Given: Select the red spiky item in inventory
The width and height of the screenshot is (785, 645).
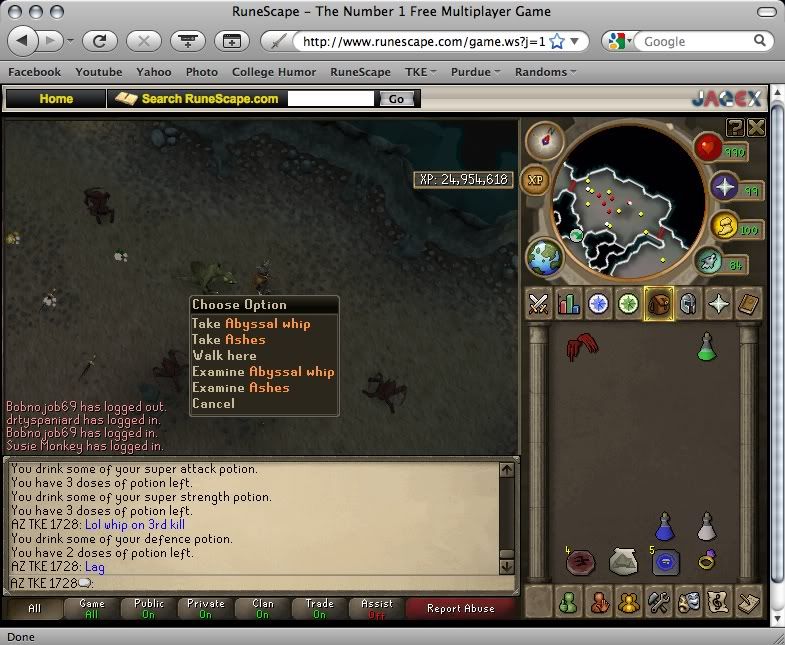Looking at the screenshot, I should tap(580, 347).
